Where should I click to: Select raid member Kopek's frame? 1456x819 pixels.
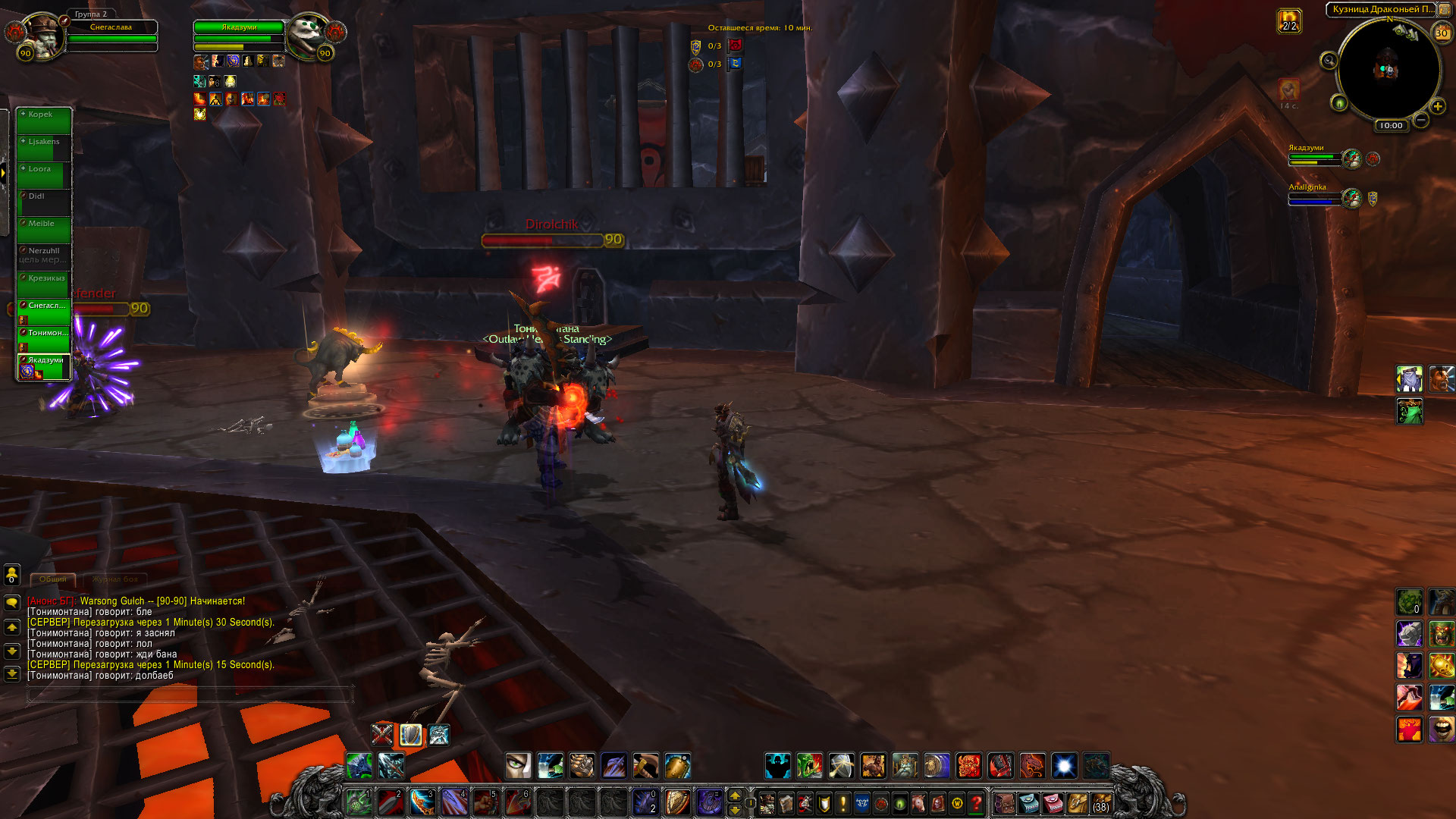[x=44, y=121]
